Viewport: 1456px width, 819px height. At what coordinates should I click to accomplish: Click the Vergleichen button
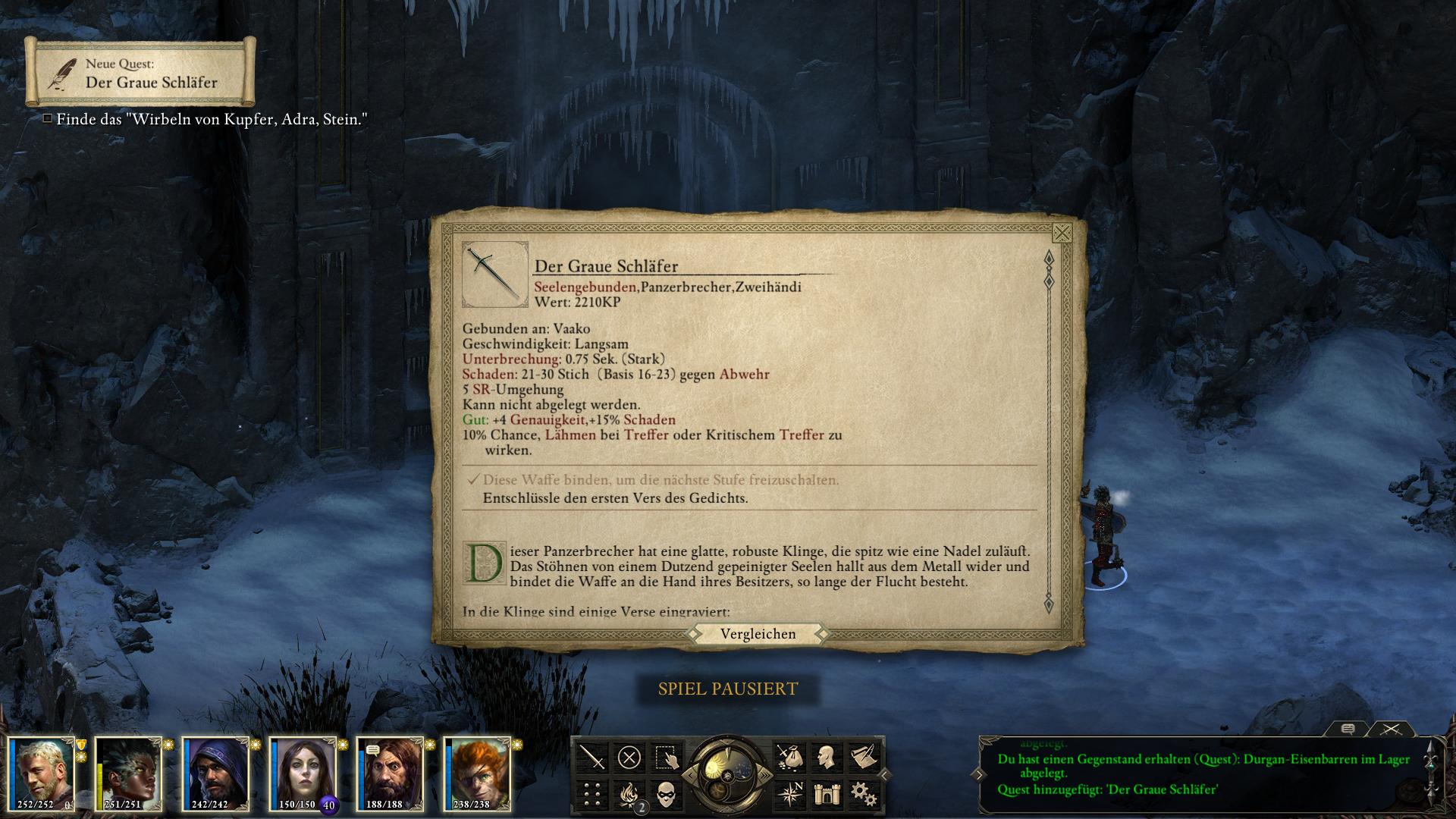758,634
